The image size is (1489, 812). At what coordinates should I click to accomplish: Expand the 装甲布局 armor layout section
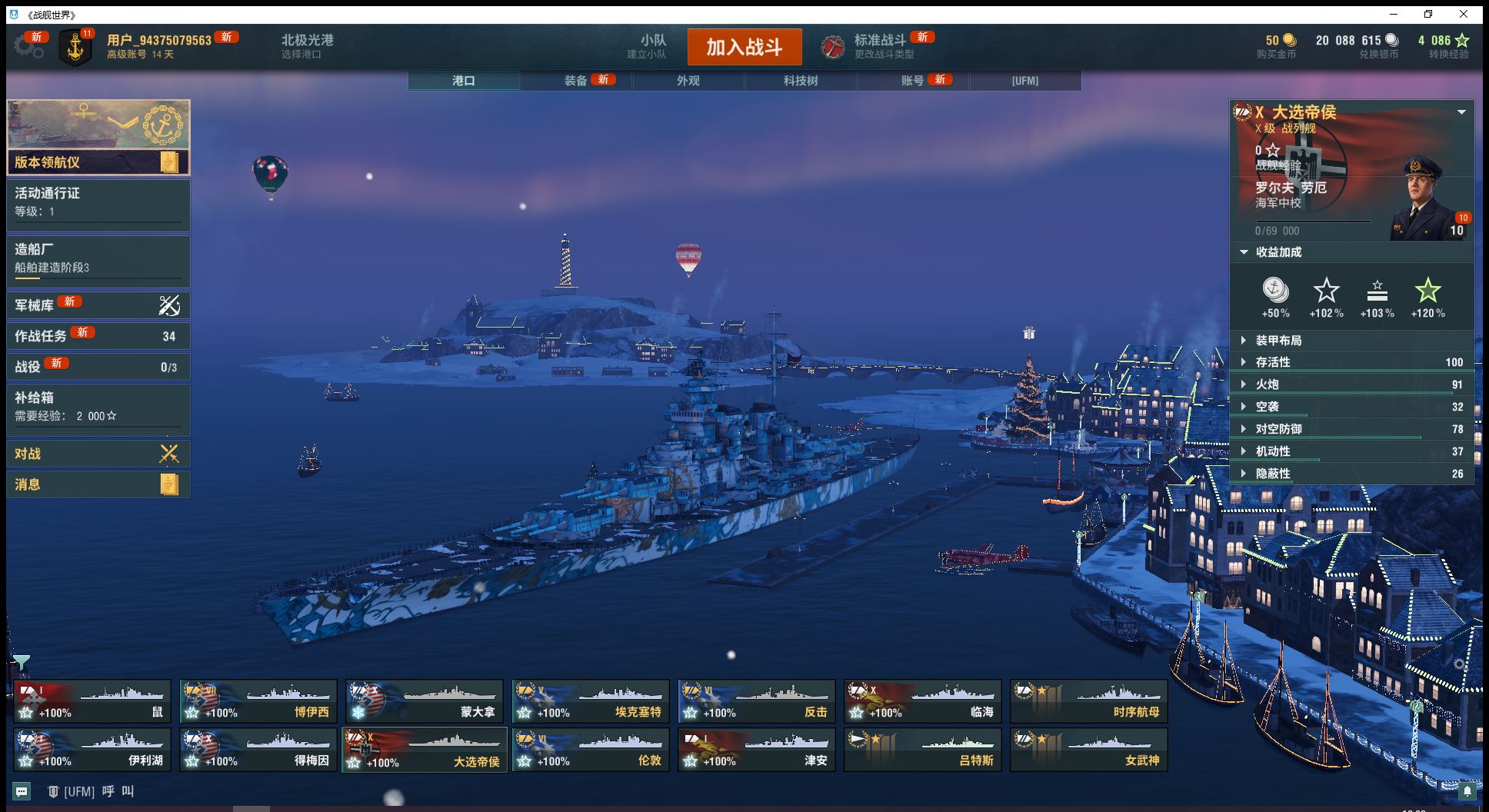1351,341
